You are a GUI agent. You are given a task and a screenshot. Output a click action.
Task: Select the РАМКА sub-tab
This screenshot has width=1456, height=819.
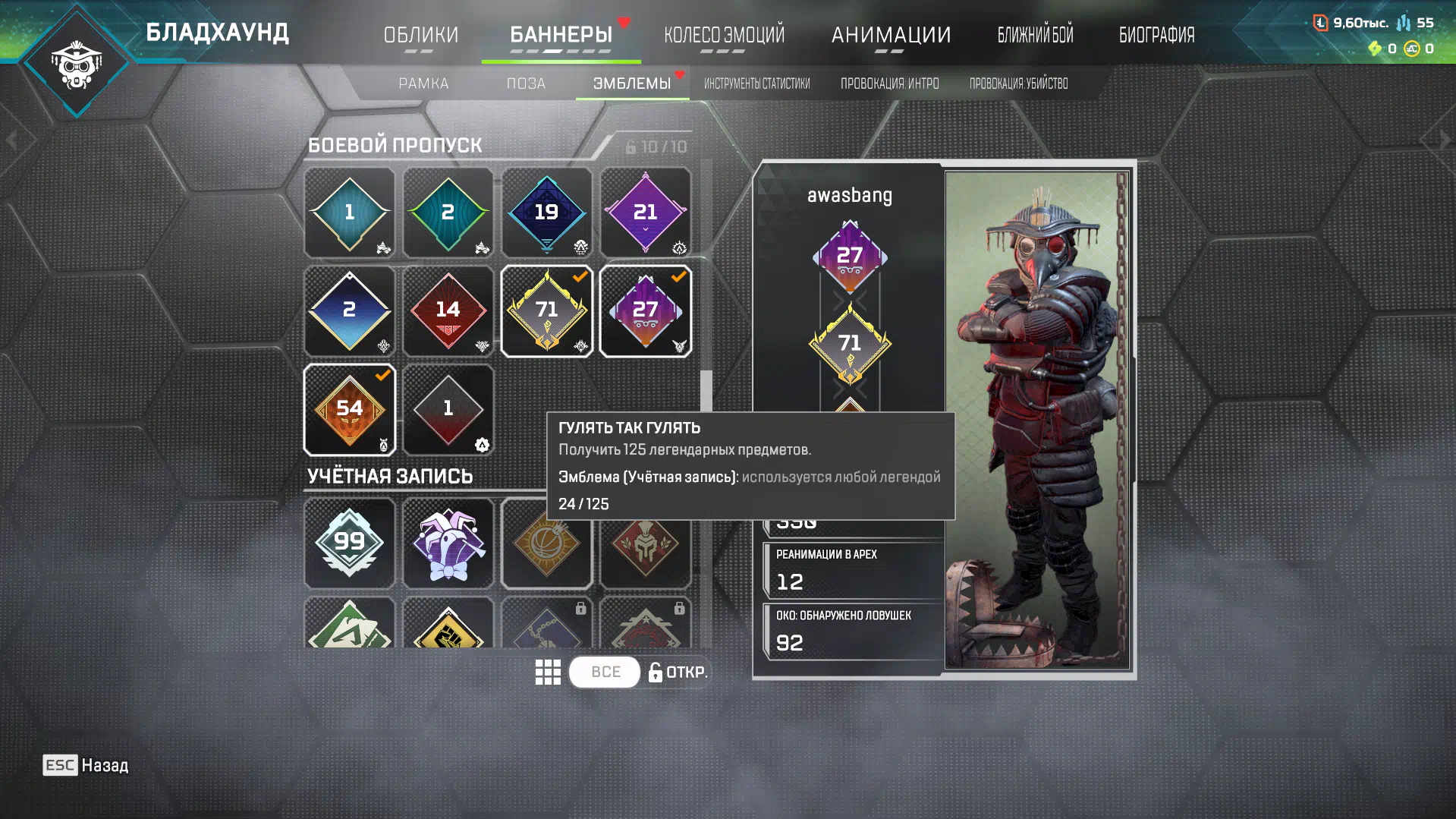click(423, 83)
